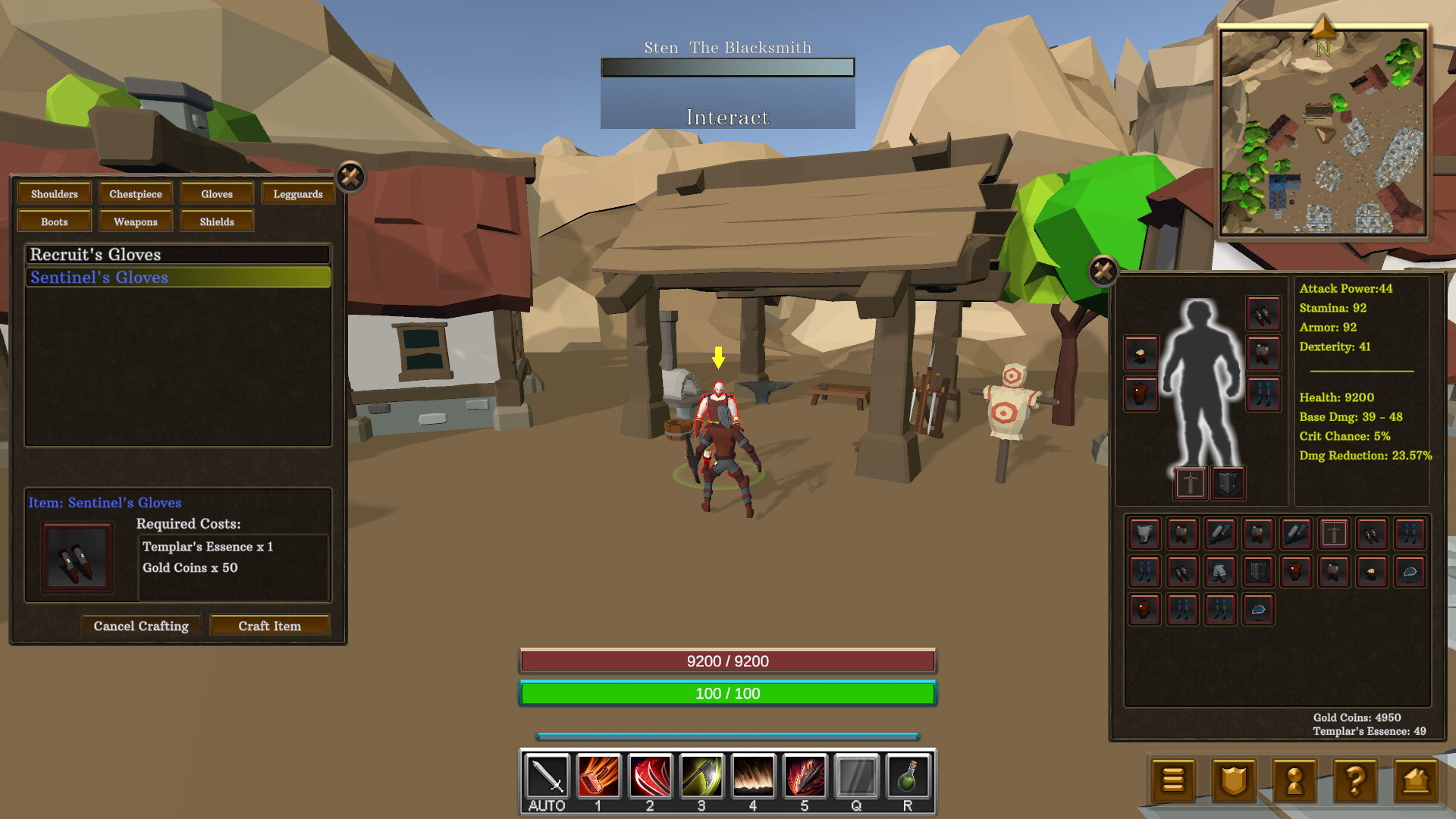Open the help question mark icon
The image size is (1456, 819).
point(1355,780)
